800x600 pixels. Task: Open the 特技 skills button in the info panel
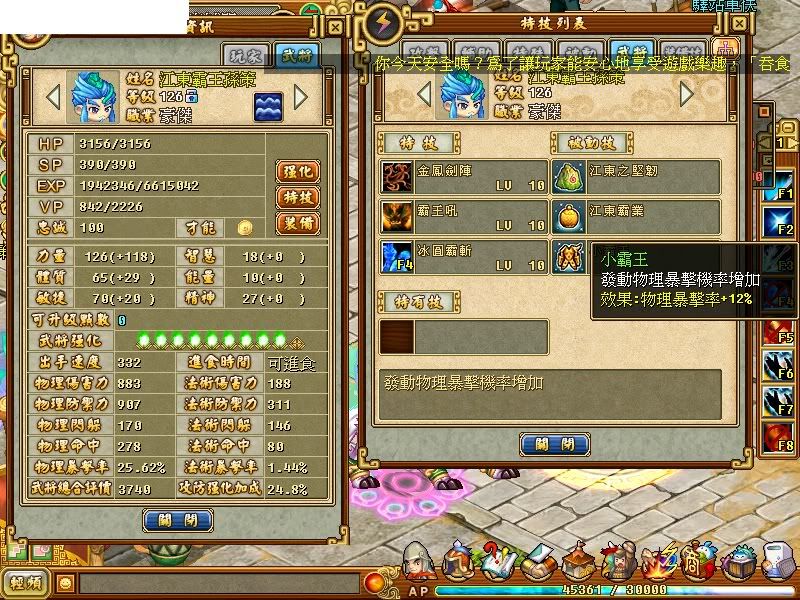(296, 197)
